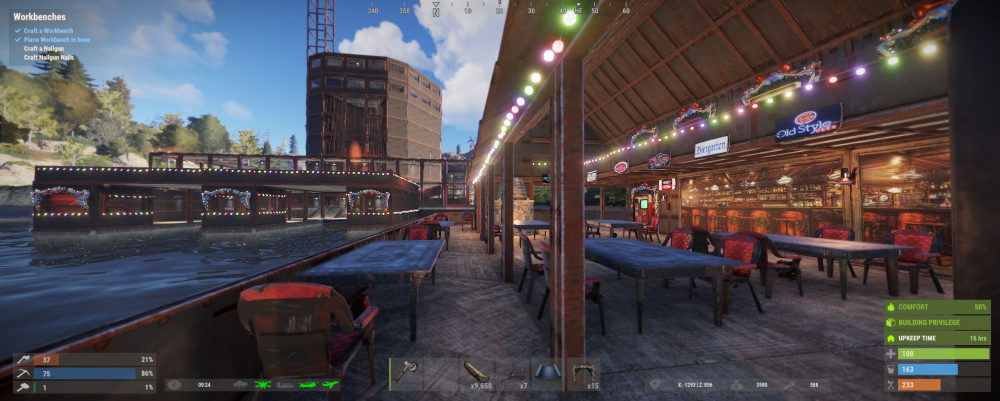Click the compass strip at top
This screenshot has height=401, width=1000.
(500, 9)
